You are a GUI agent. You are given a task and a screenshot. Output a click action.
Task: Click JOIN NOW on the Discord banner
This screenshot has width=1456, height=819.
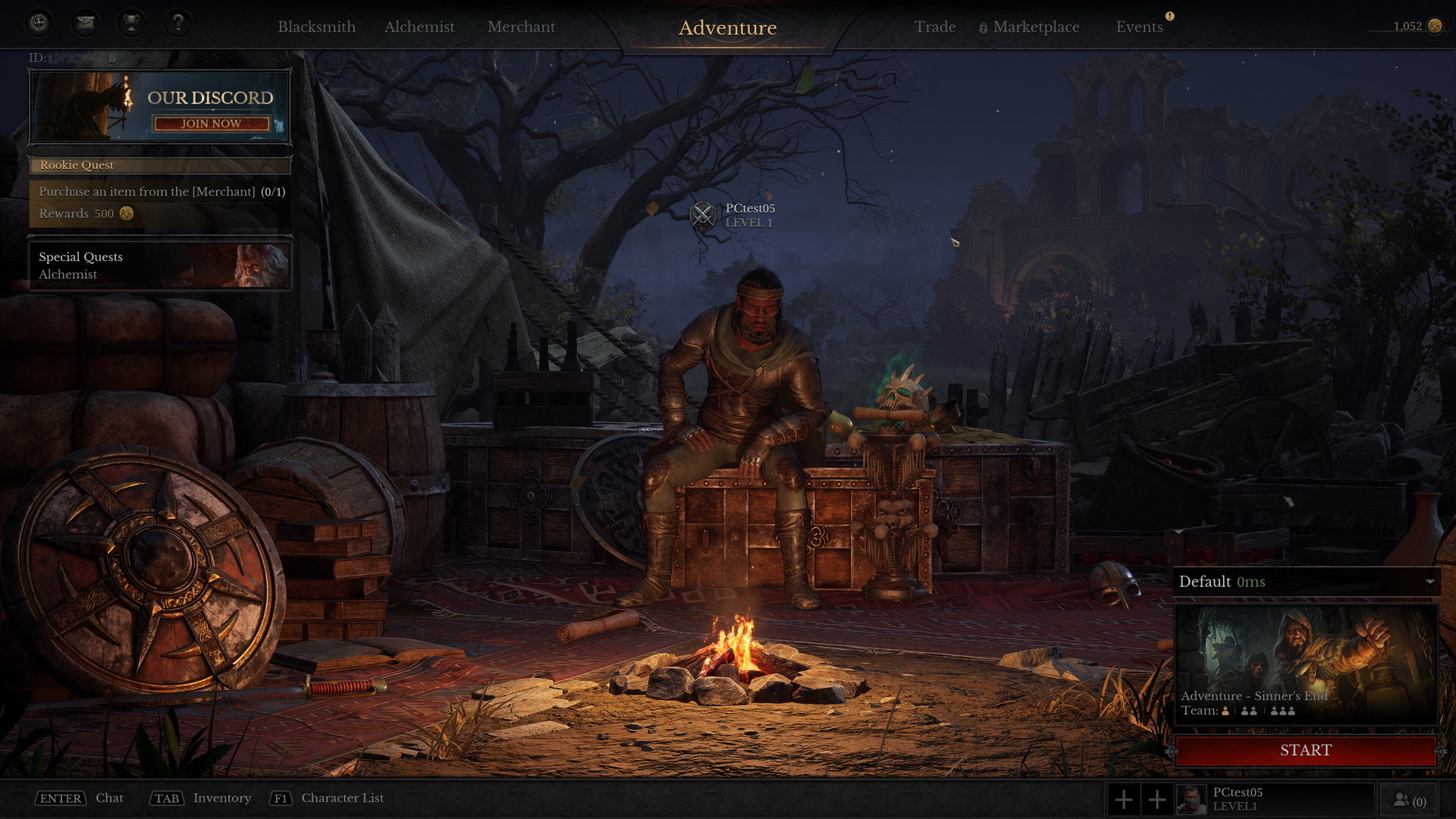(x=209, y=124)
